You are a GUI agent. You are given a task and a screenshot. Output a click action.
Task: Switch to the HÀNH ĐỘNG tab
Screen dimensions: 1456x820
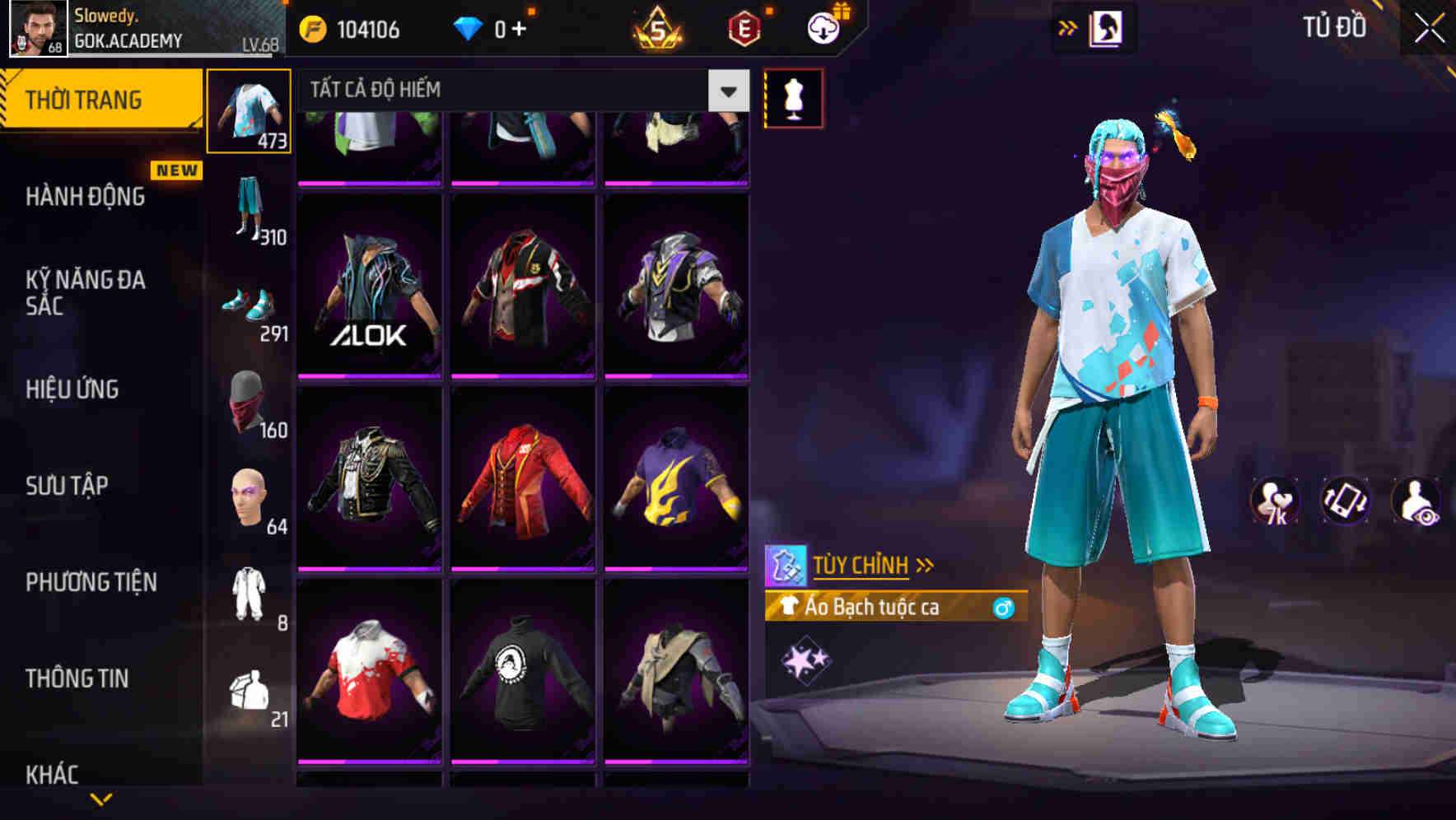pos(85,198)
